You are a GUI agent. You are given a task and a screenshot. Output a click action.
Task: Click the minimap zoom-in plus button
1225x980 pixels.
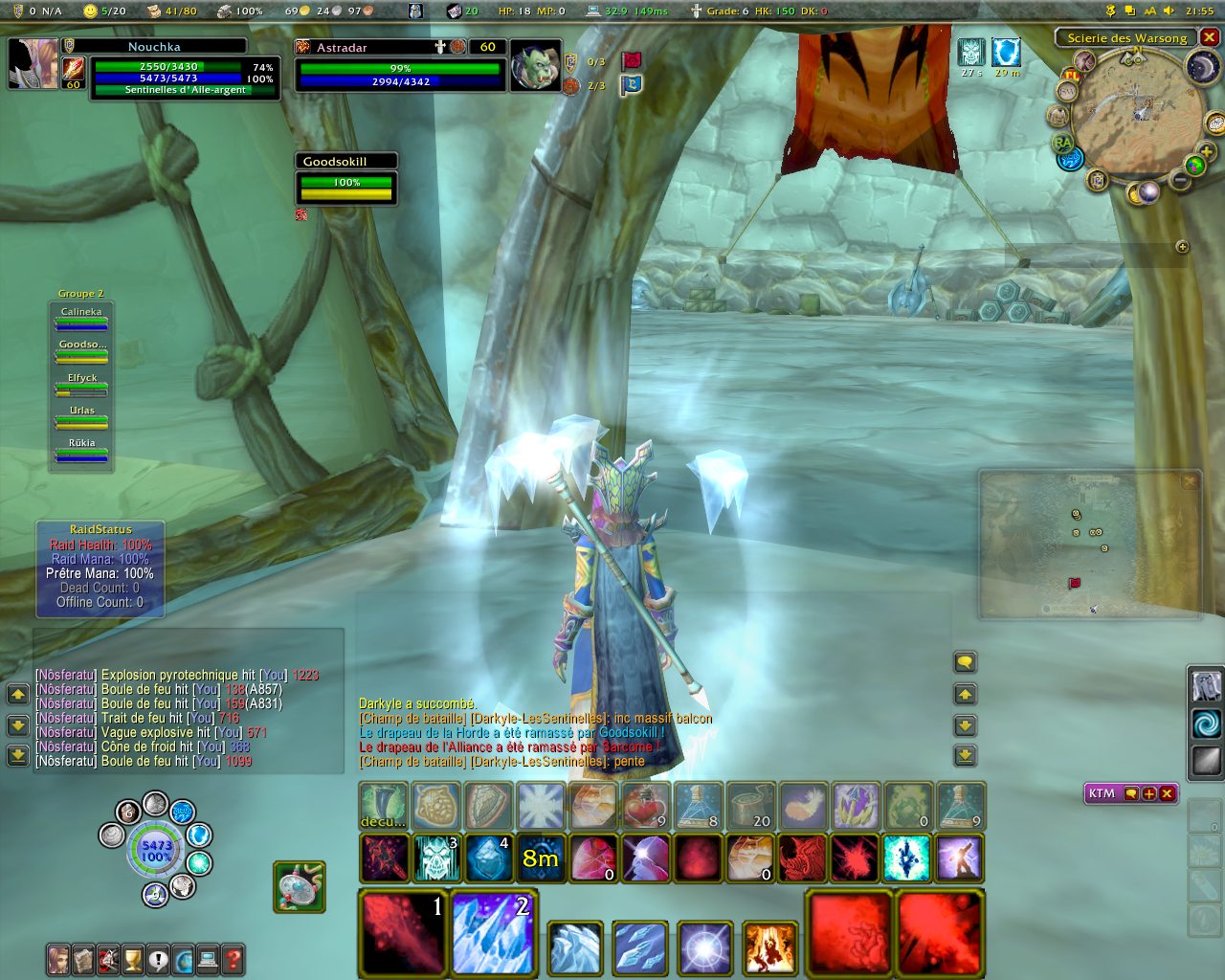pos(1206,151)
